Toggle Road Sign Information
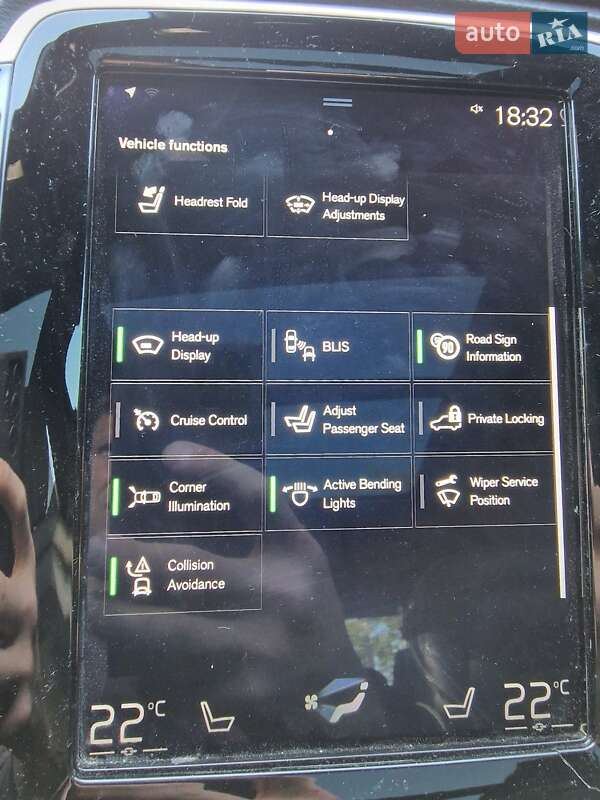This screenshot has height=800, width=600. (x=482, y=347)
